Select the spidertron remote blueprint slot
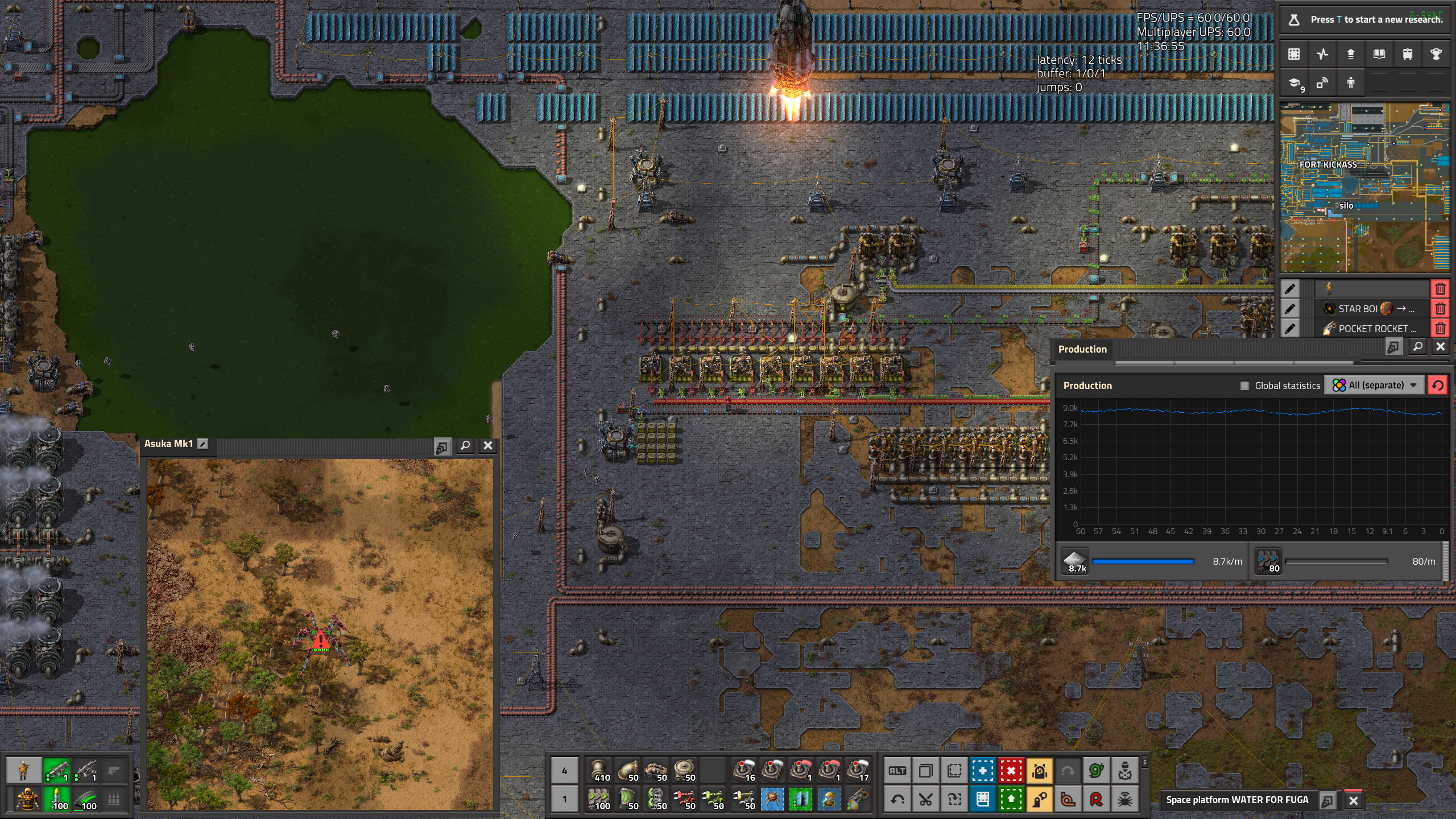 pyautogui.click(x=772, y=800)
